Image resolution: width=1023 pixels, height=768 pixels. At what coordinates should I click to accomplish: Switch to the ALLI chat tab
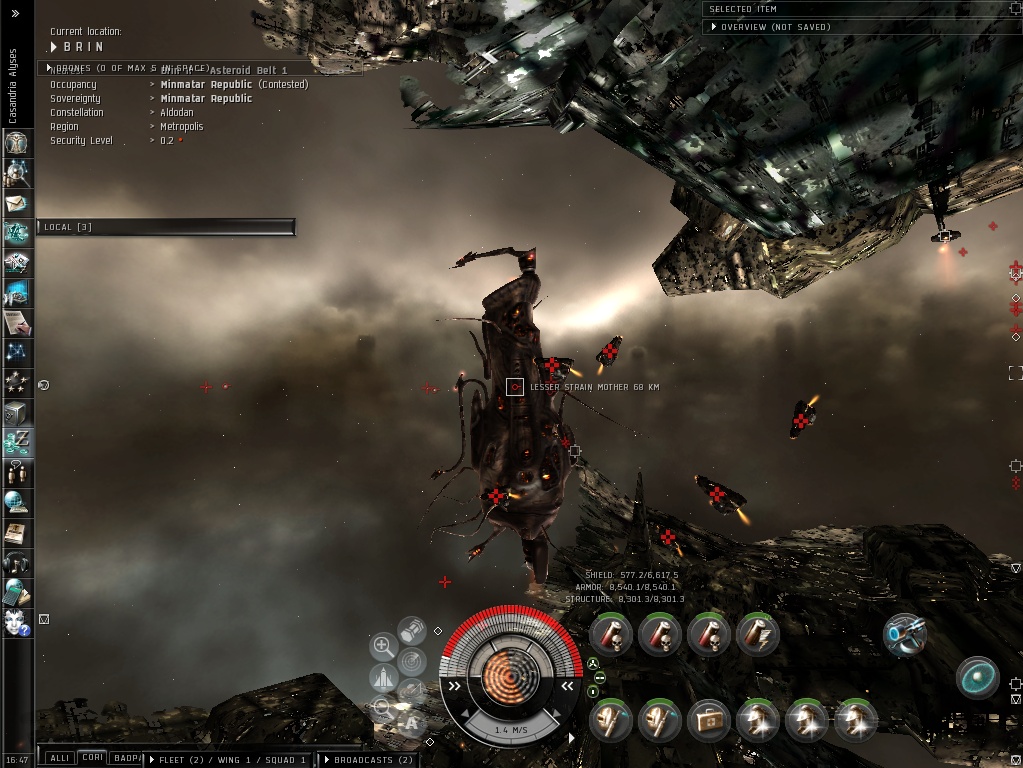60,759
